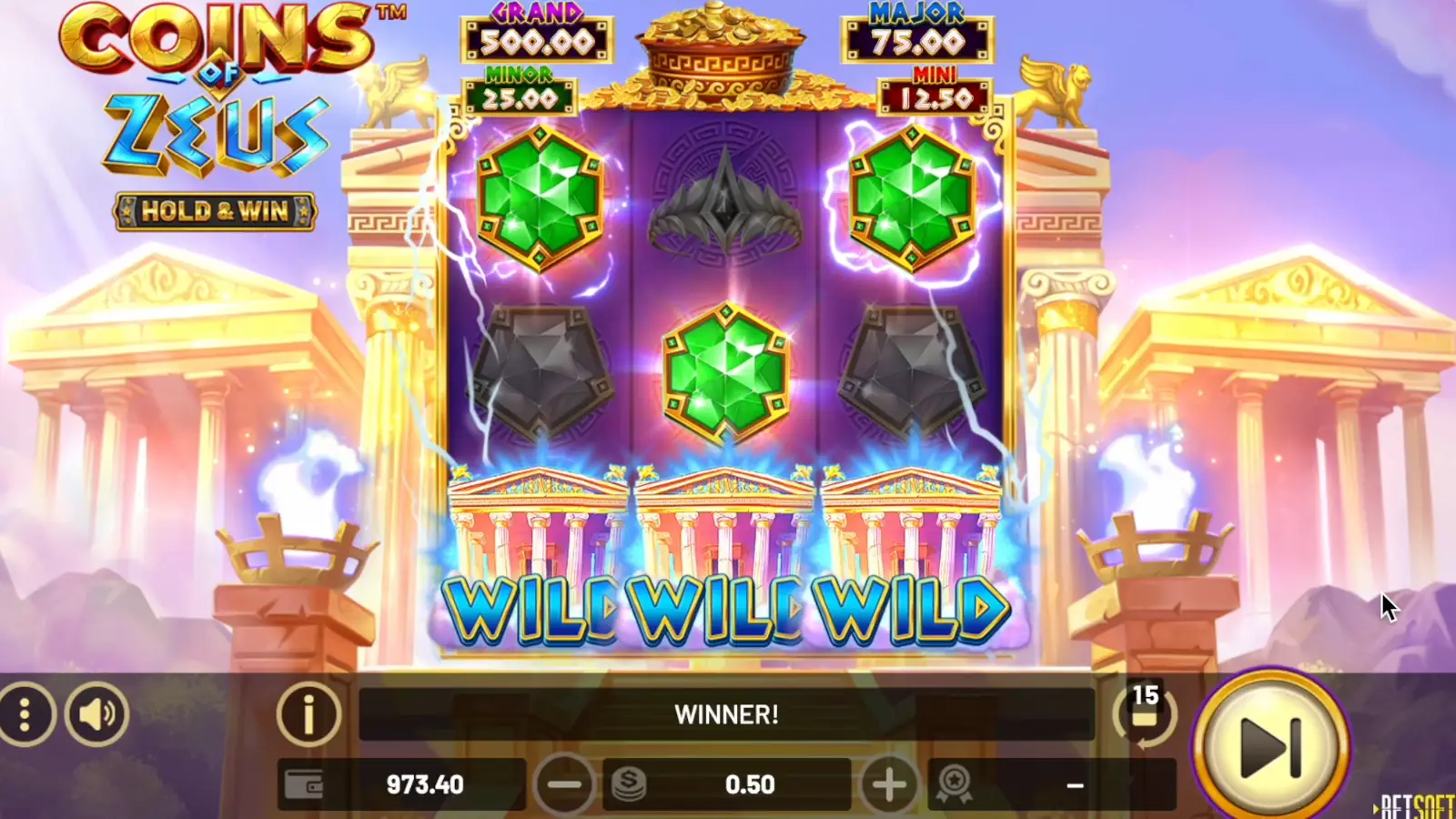Viewport: 1456px width, 819px height.
Task: Select the coin stack bet icon
Action: coord(630,783)
